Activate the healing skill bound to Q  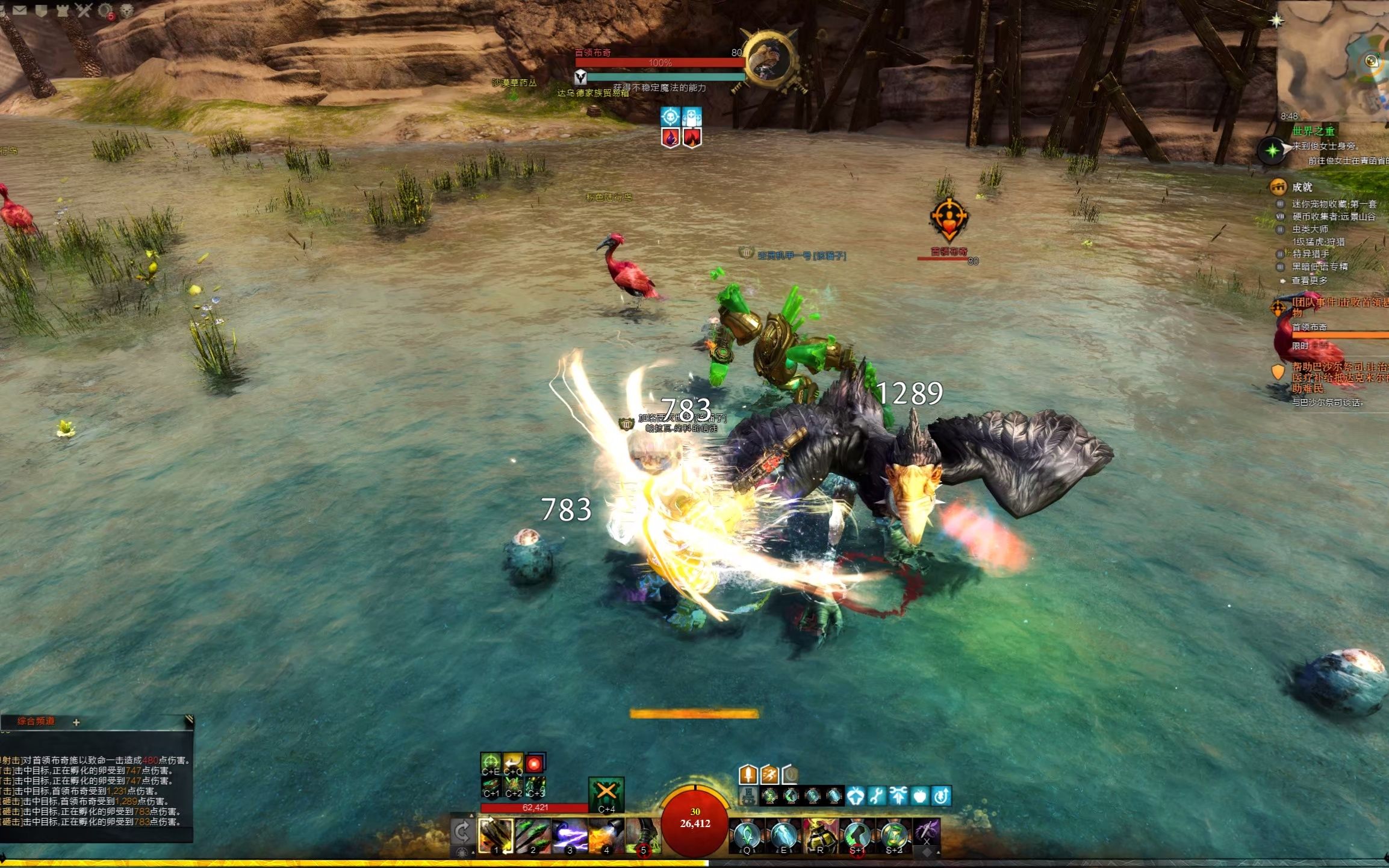click(x=747, y=835)
